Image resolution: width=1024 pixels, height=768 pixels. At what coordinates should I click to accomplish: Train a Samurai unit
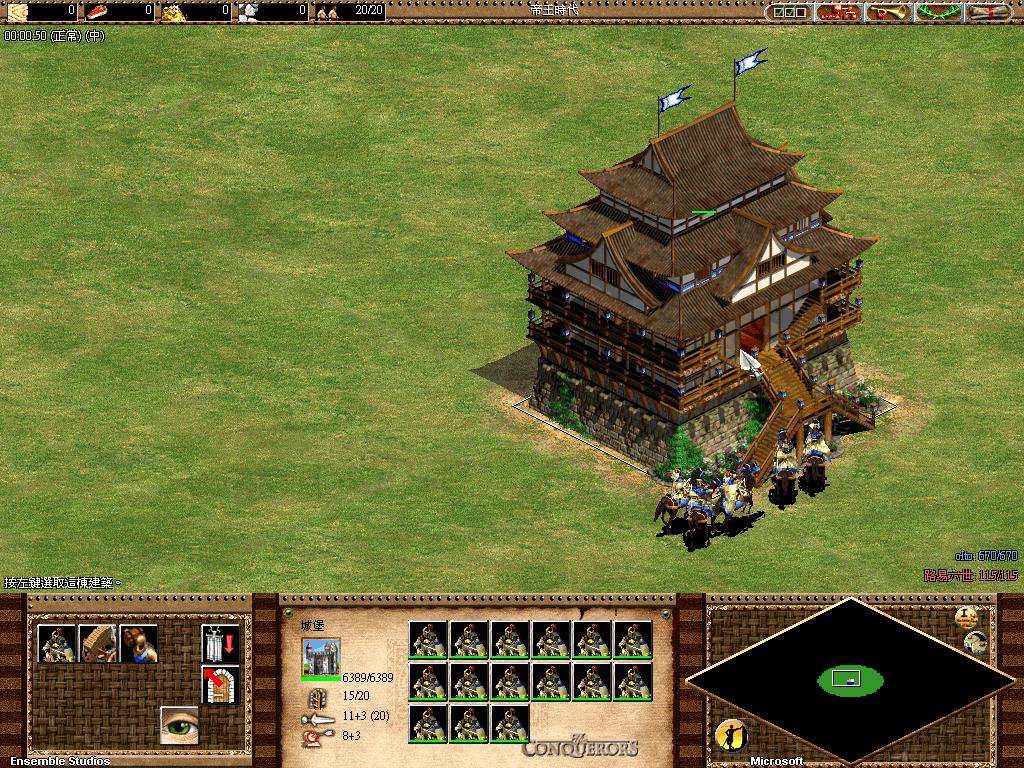[x=57, y=644]
